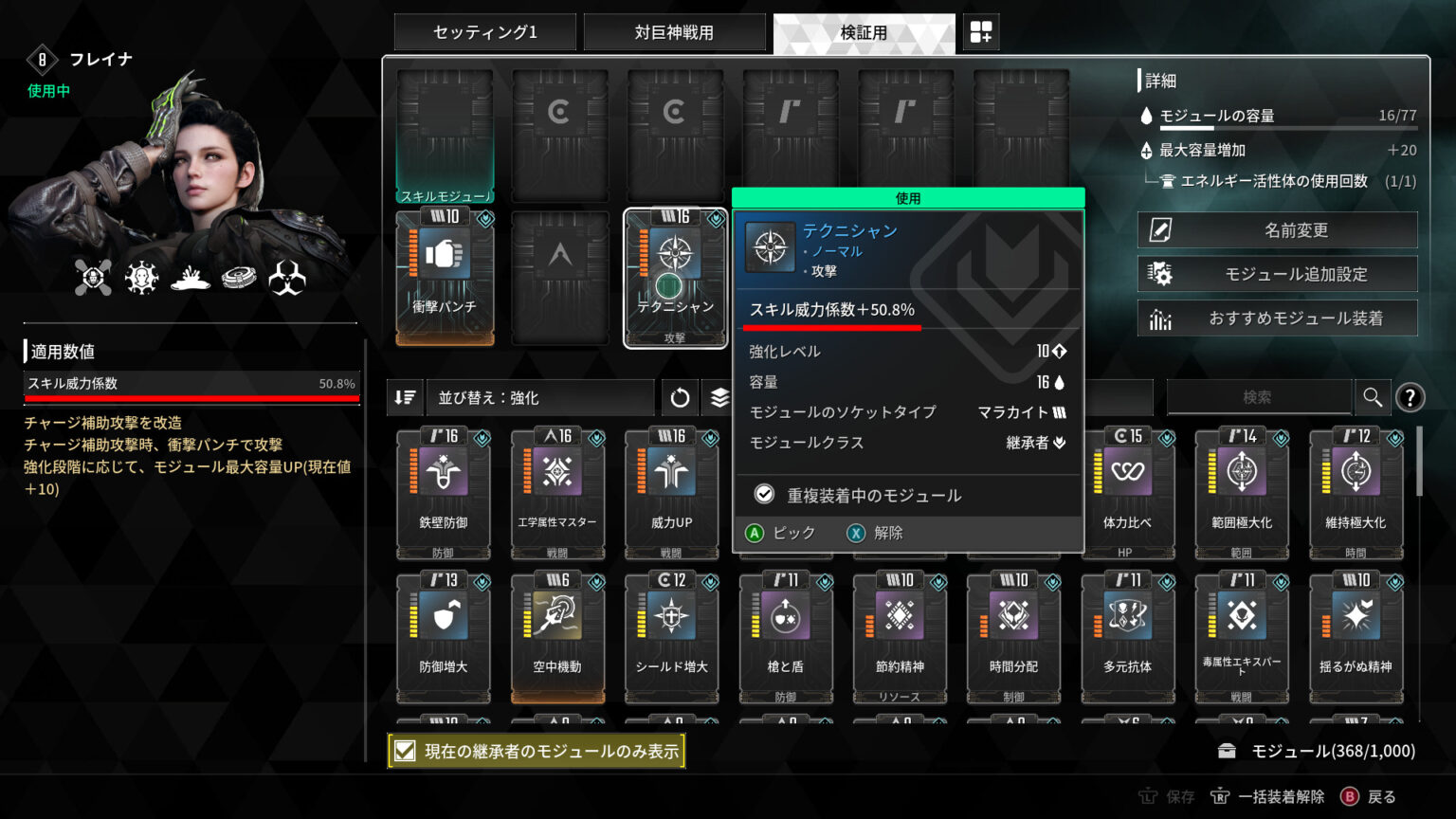
Task: Click the preset grid icon beside the tabs
Action: click(981, 31)
